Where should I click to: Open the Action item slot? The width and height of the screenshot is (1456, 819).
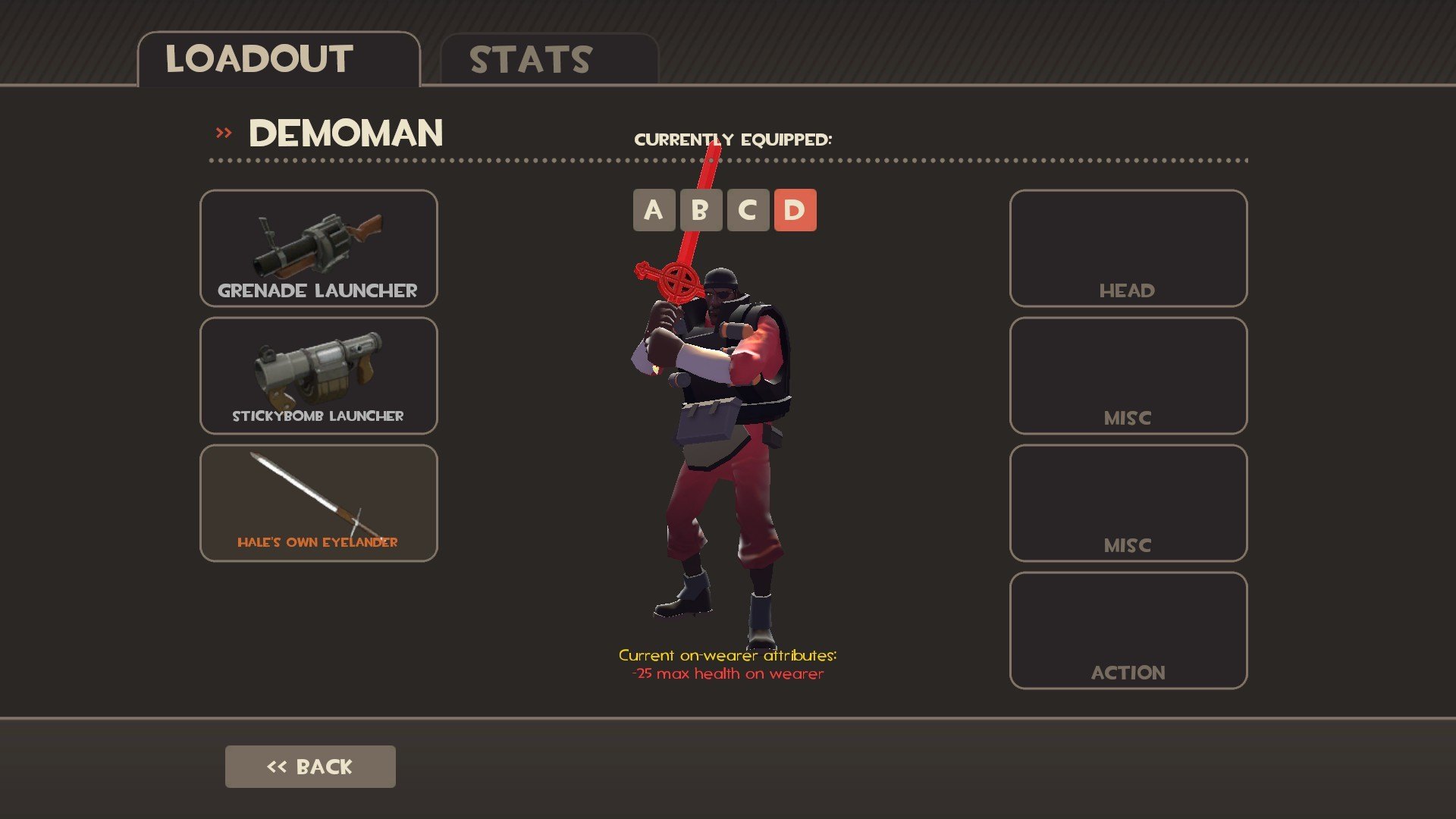click(x=1128, y=630)
